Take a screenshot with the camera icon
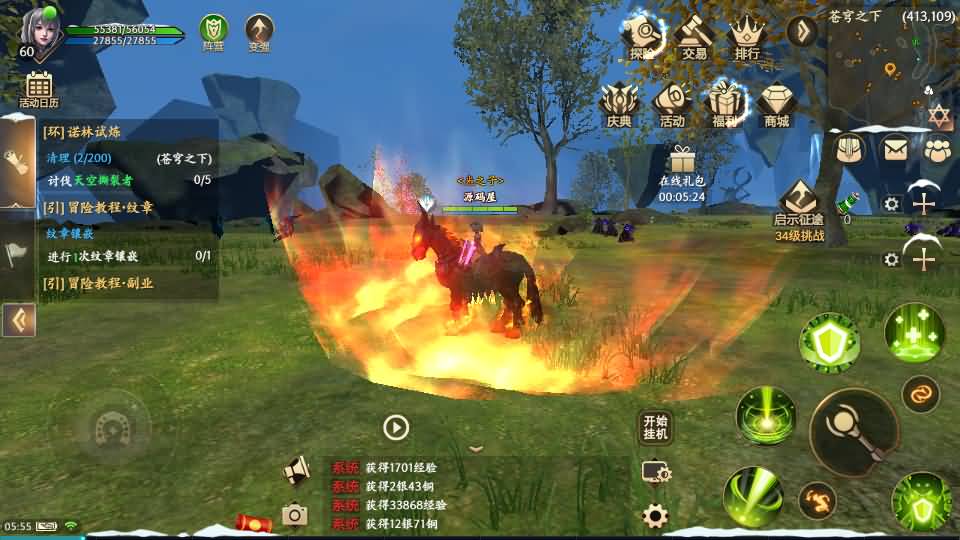This screenshot has height=540, width=960. pyautogui.click(x=294, y=515)
